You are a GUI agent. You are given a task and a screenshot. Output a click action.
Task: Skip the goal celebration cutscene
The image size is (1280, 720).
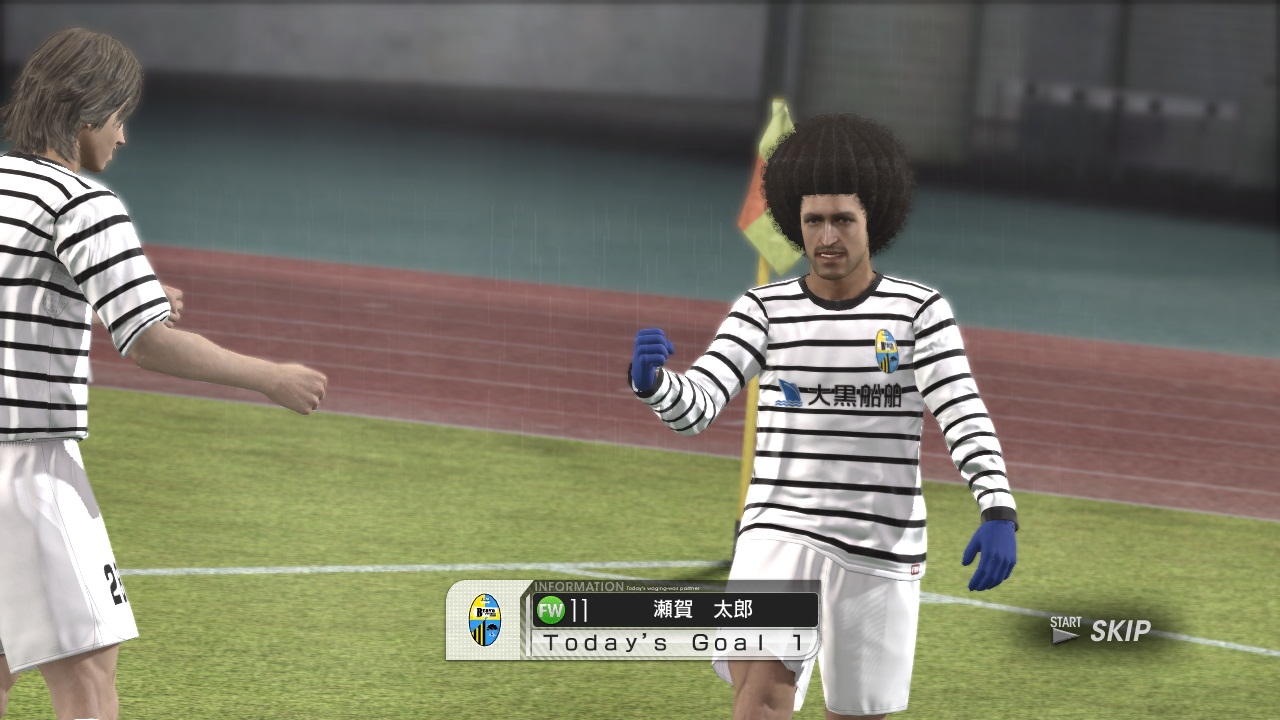coord(1102,630)
